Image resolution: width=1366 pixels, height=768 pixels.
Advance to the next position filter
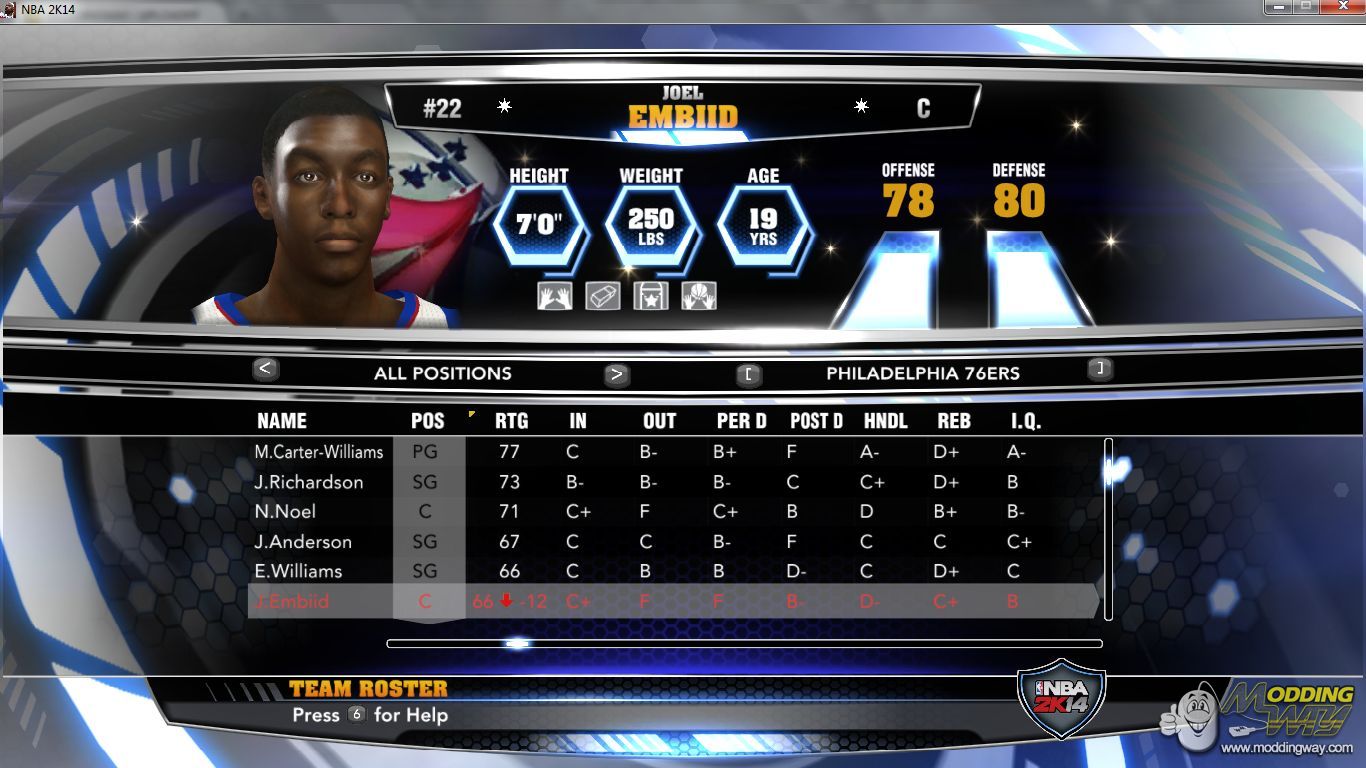617,375
